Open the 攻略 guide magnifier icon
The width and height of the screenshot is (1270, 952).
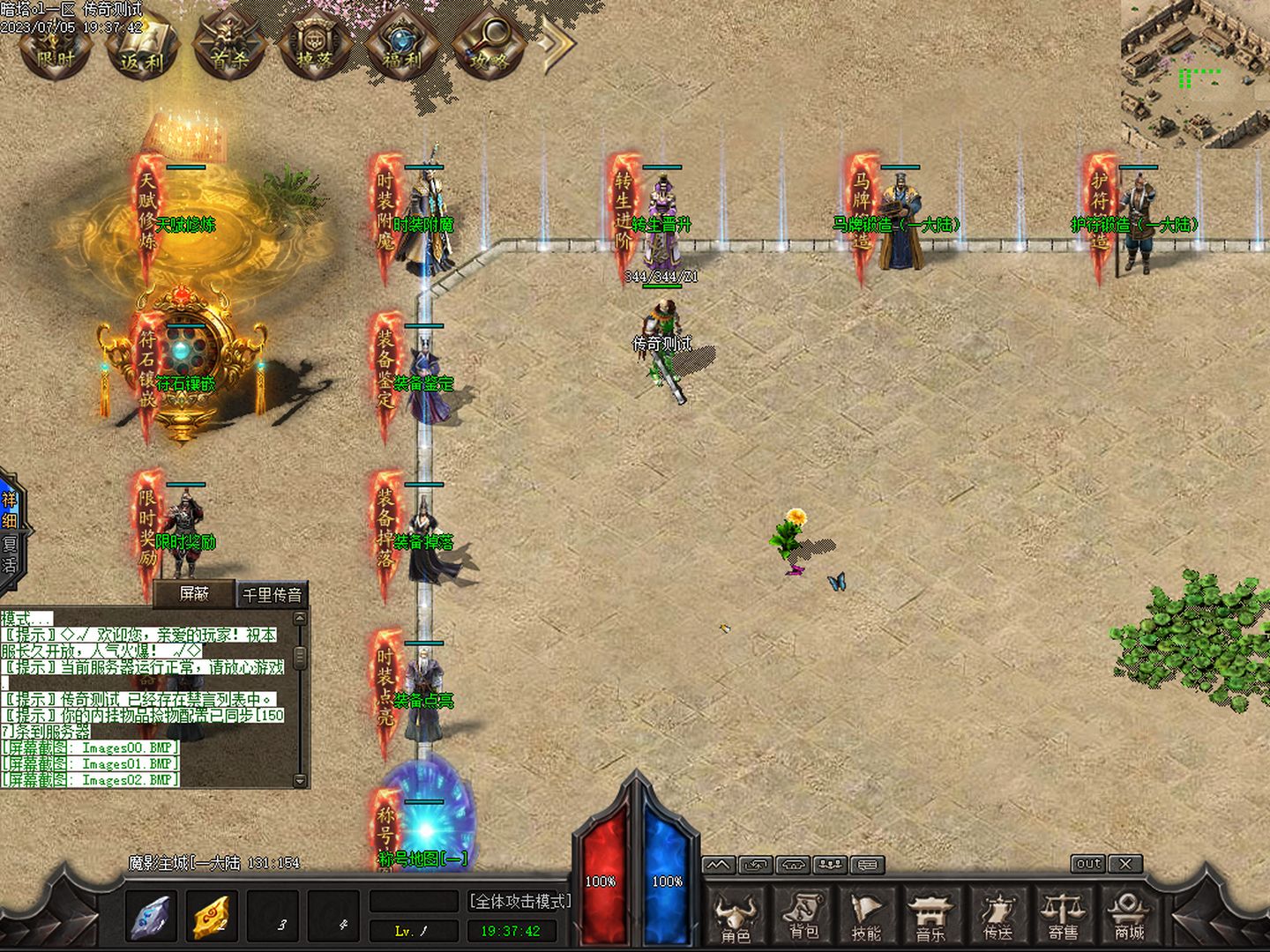click(x=489, y=47)
